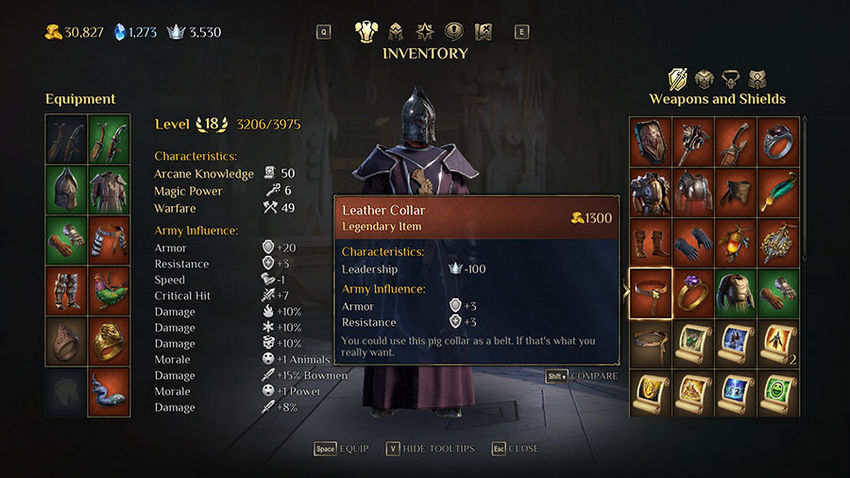Open the star-shaped skills tab
Image resolution: width=850 pixels, height=478 pixels.
point(424,31)
